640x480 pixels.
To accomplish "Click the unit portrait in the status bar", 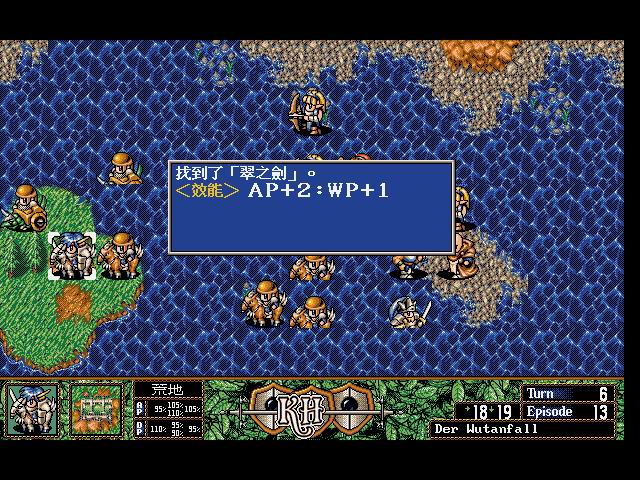I will coord(32,409).
